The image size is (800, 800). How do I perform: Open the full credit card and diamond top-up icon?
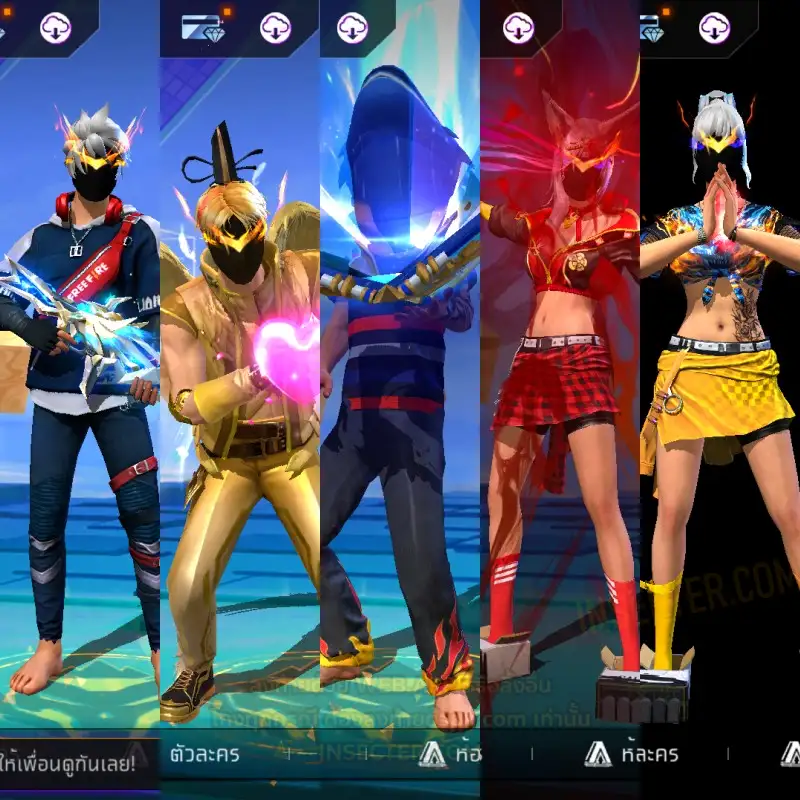[201, 27]
